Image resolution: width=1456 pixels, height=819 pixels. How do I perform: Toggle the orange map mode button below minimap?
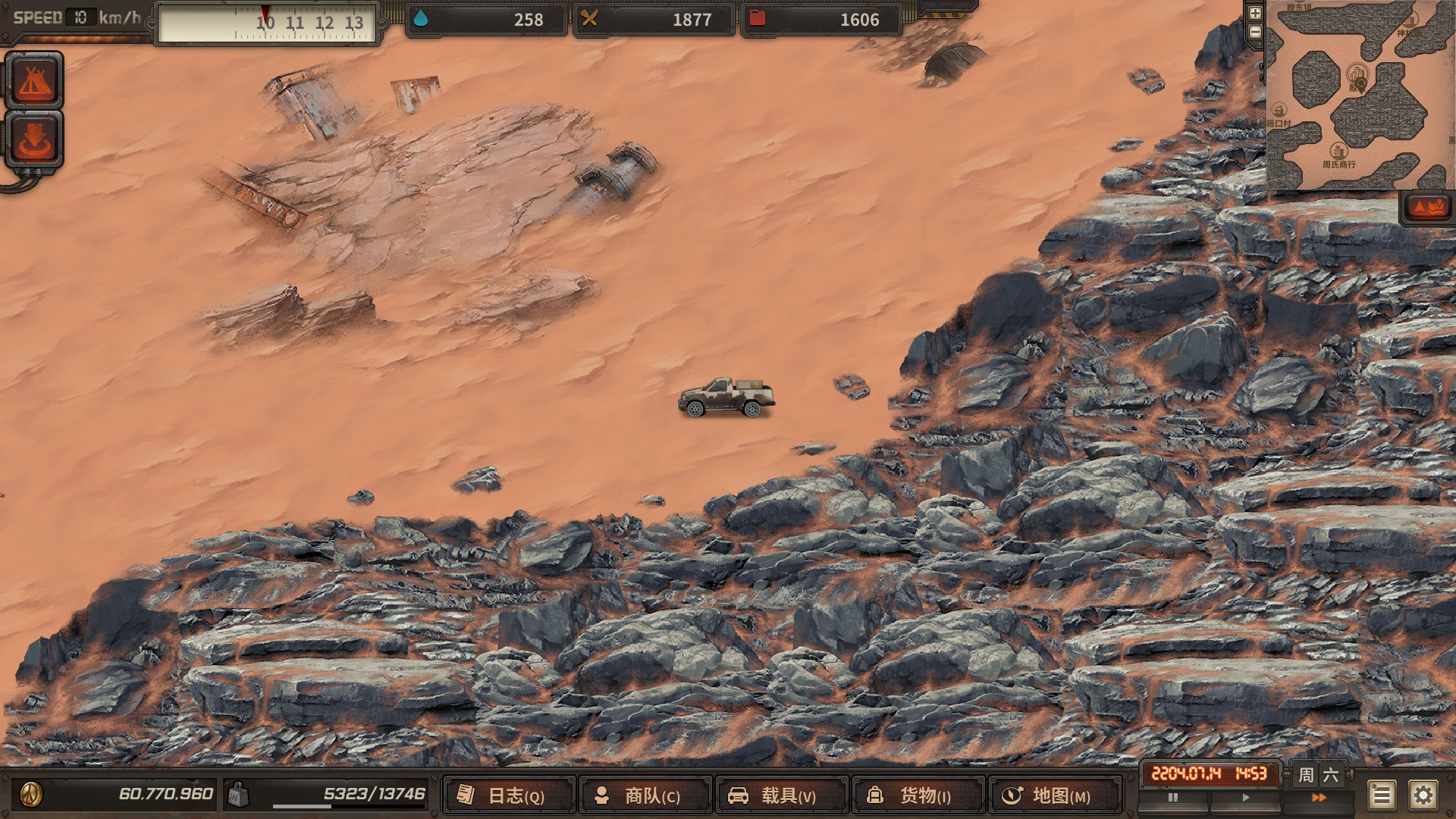coord(1427,207)
